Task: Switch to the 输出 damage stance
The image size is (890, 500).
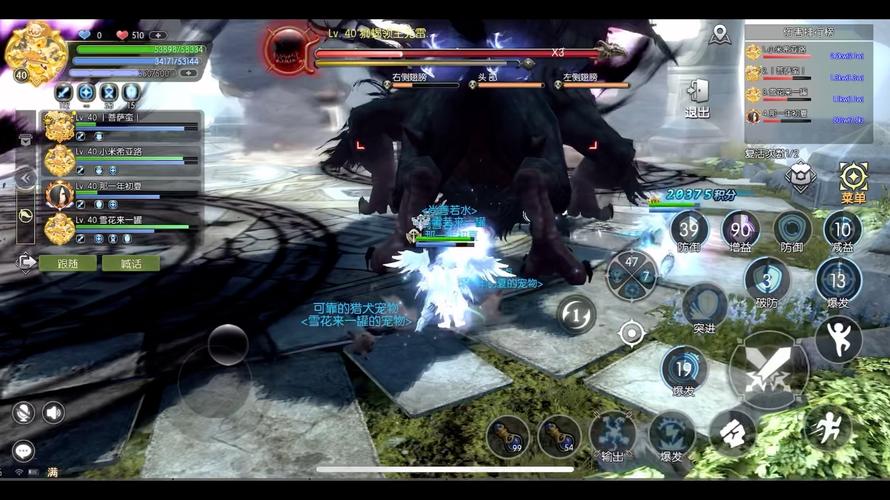Action: (612, 436)
